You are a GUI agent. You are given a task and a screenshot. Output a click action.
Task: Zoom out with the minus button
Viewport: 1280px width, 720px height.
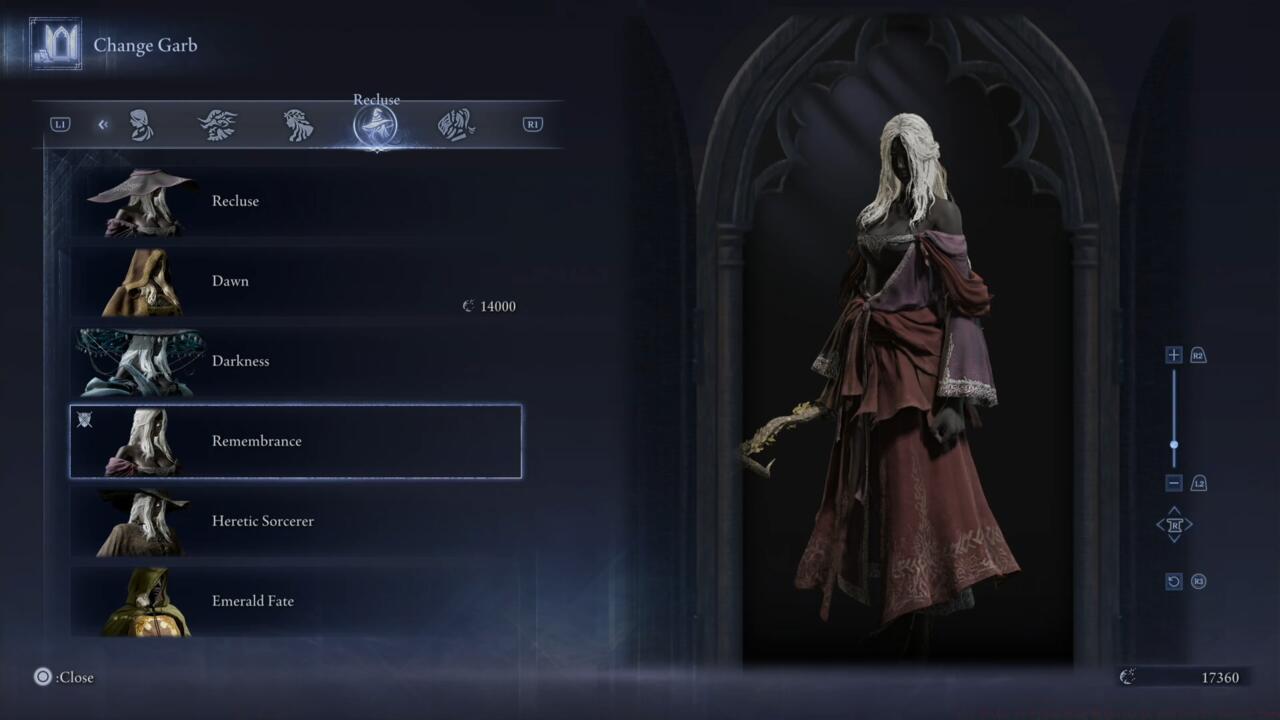tap(1174, 483)
